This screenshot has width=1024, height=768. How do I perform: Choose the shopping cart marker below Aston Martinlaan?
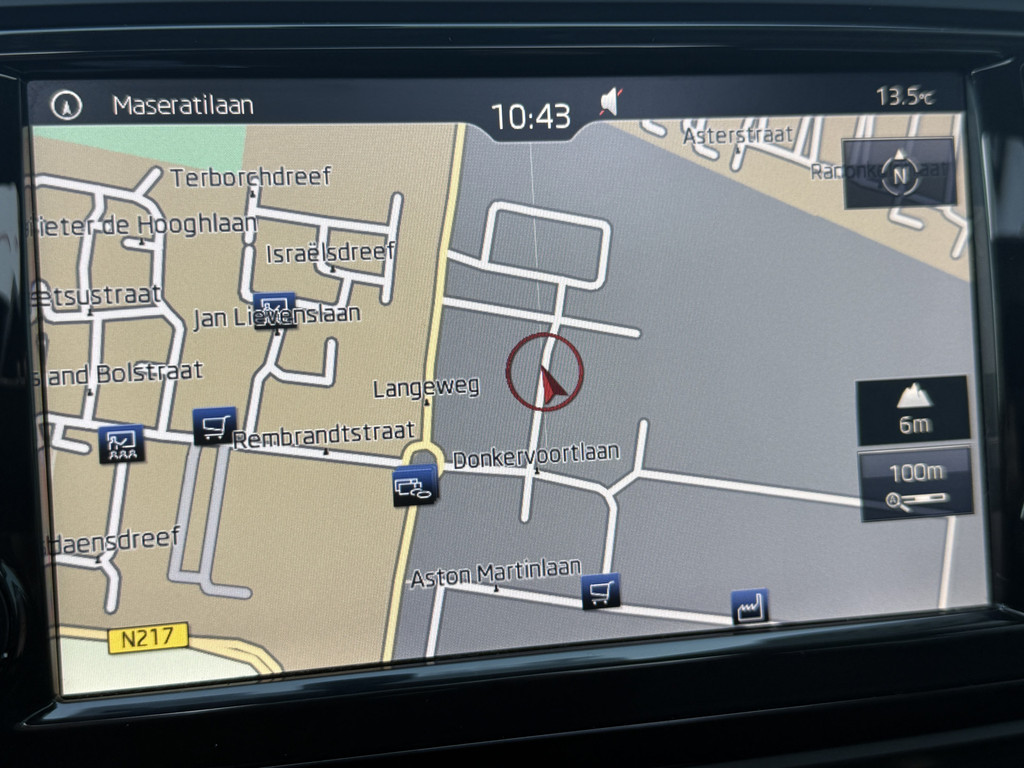[x=600, y=591]
